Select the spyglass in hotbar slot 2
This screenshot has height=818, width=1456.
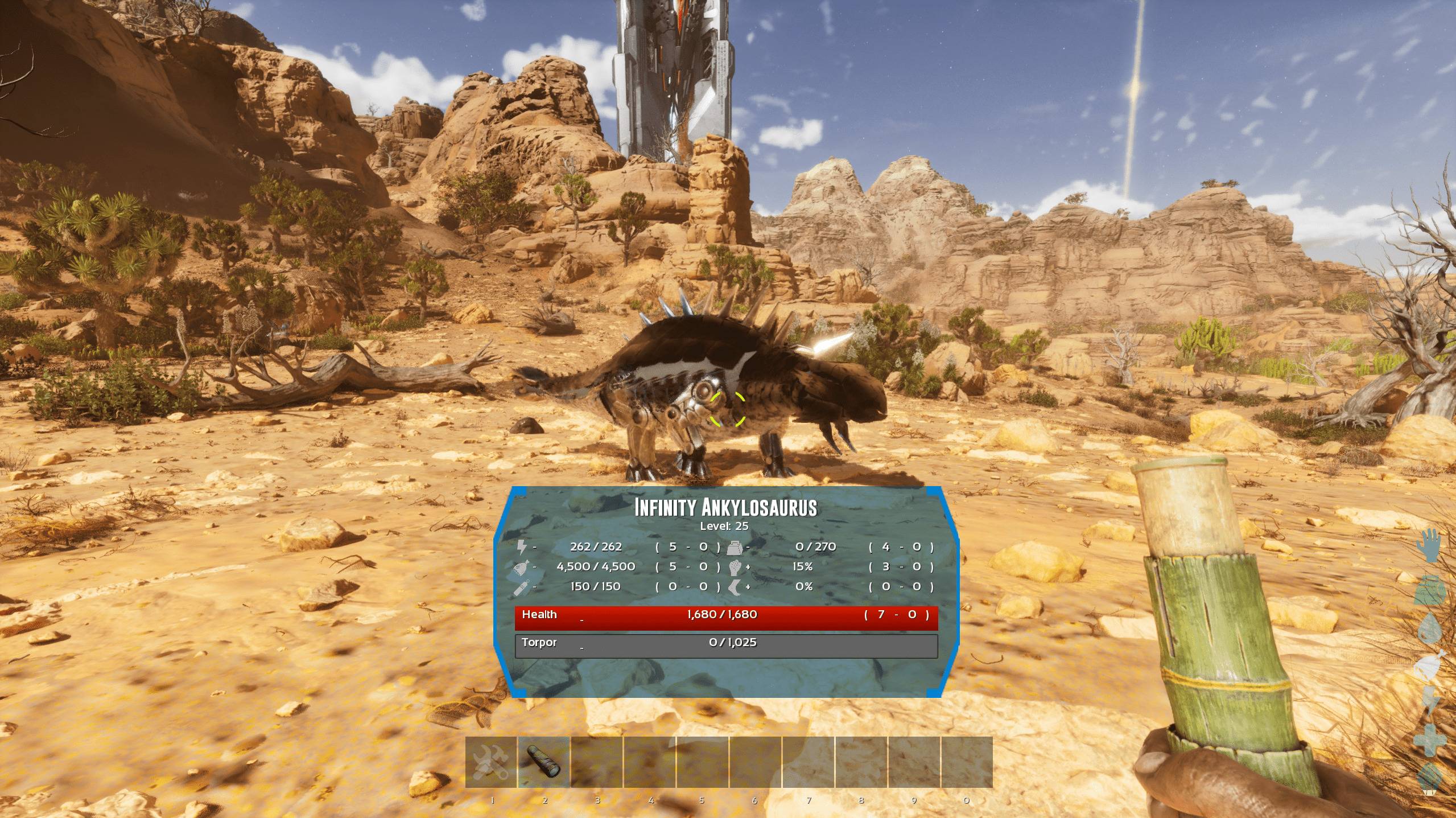544,762
